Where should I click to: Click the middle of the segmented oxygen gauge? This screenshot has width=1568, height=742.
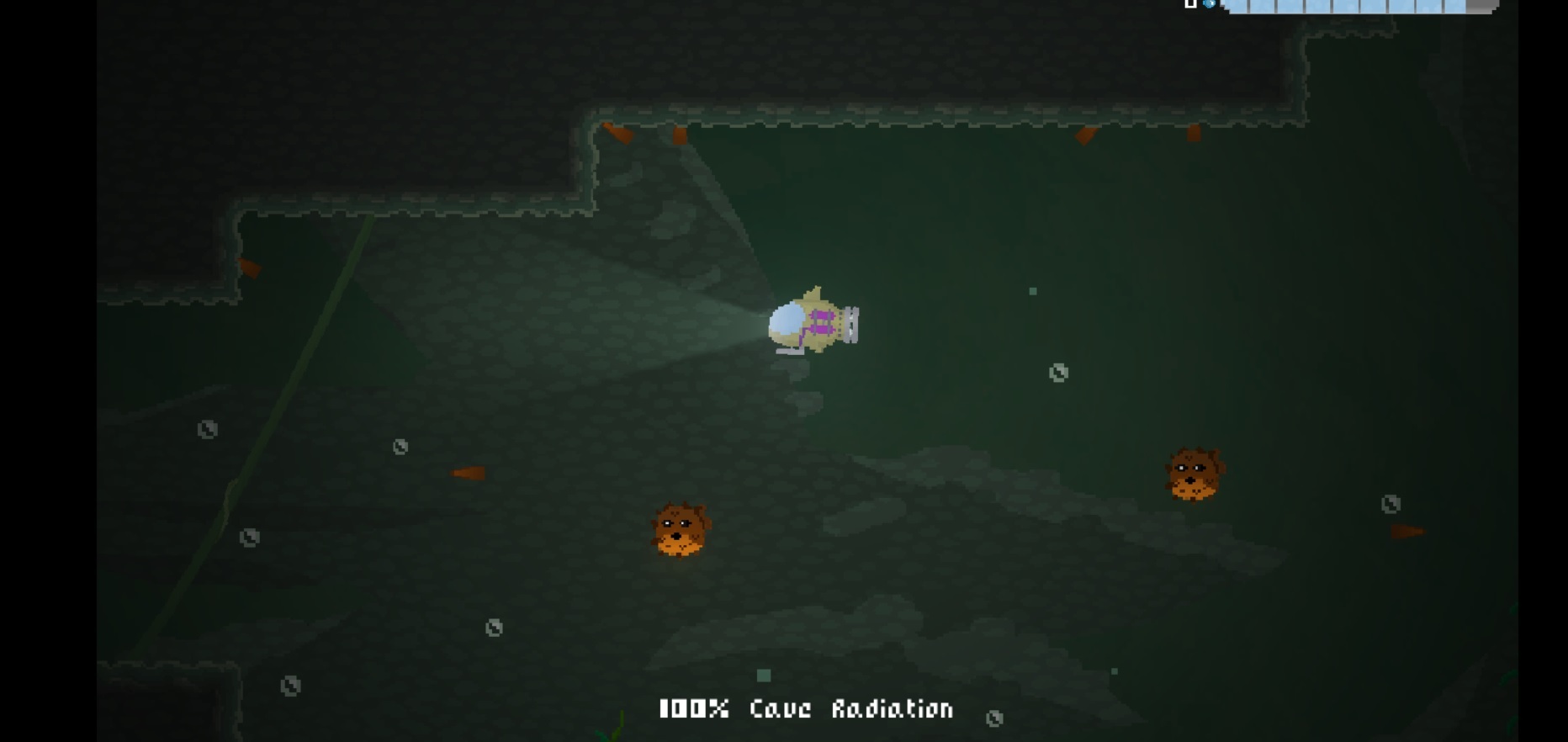pos(1354,7)
